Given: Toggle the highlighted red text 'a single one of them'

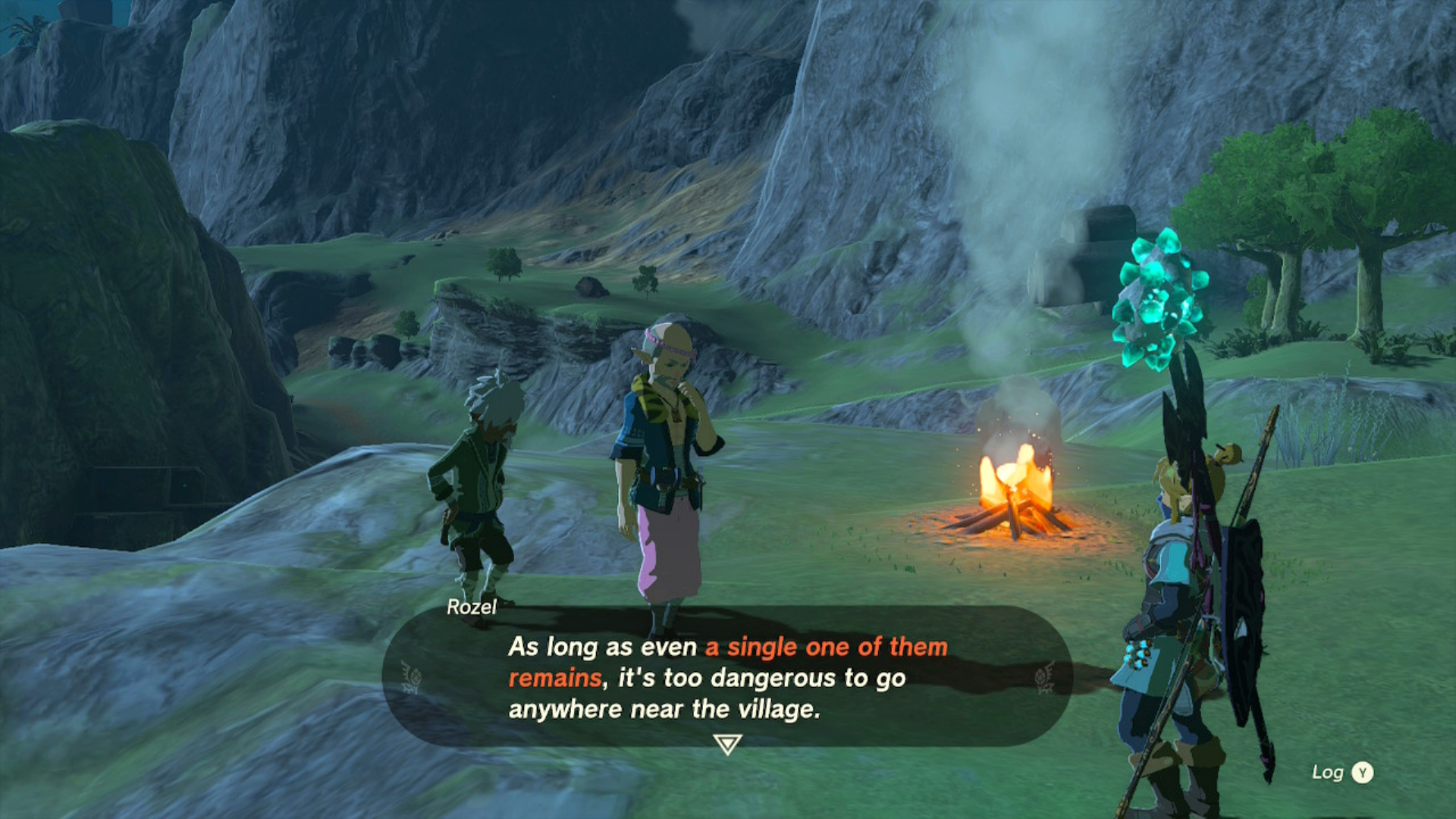Looking at the screenshot, I should (x=825, y=648).
